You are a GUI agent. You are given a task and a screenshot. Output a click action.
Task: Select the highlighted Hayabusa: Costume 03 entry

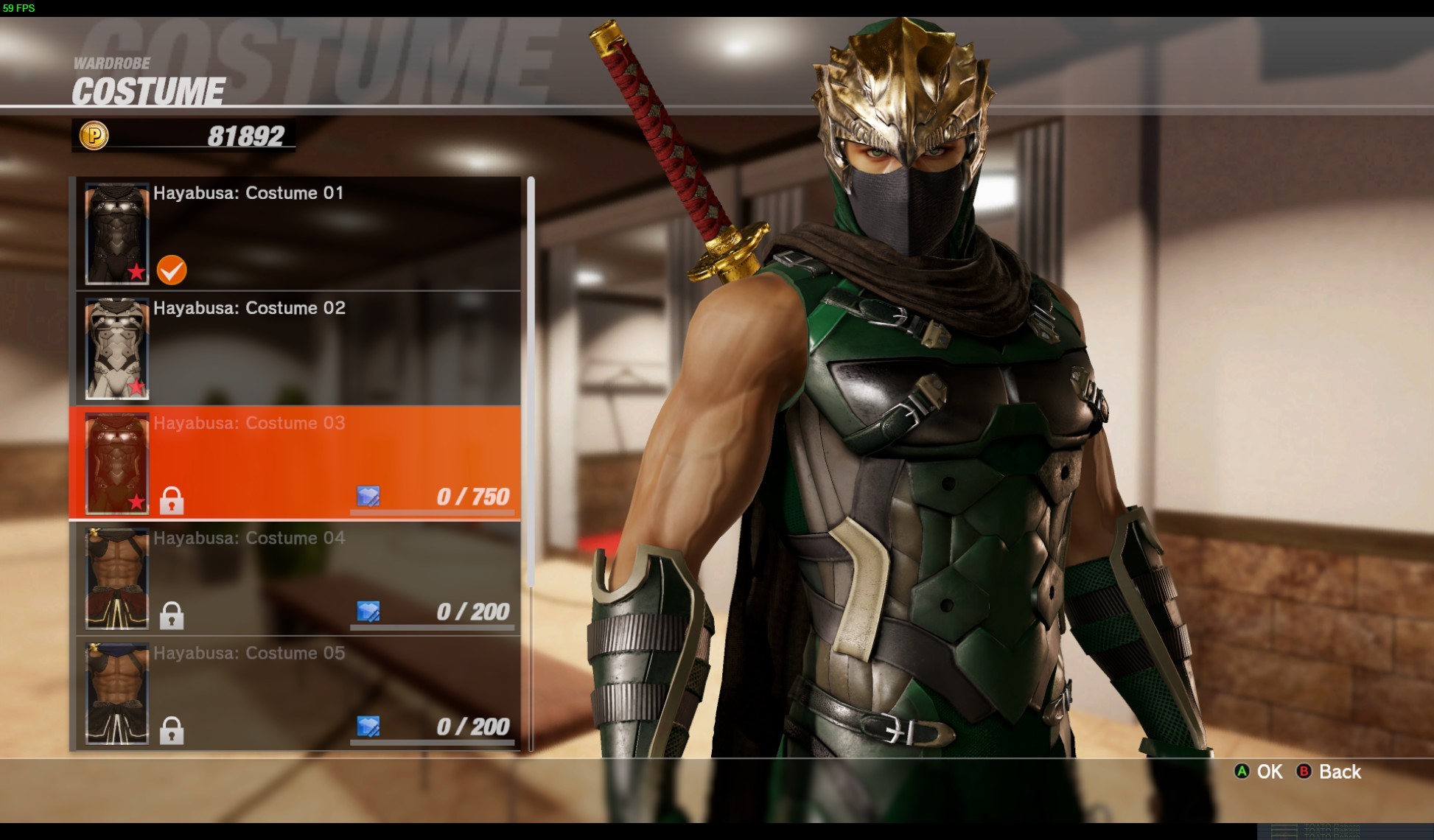295,461
